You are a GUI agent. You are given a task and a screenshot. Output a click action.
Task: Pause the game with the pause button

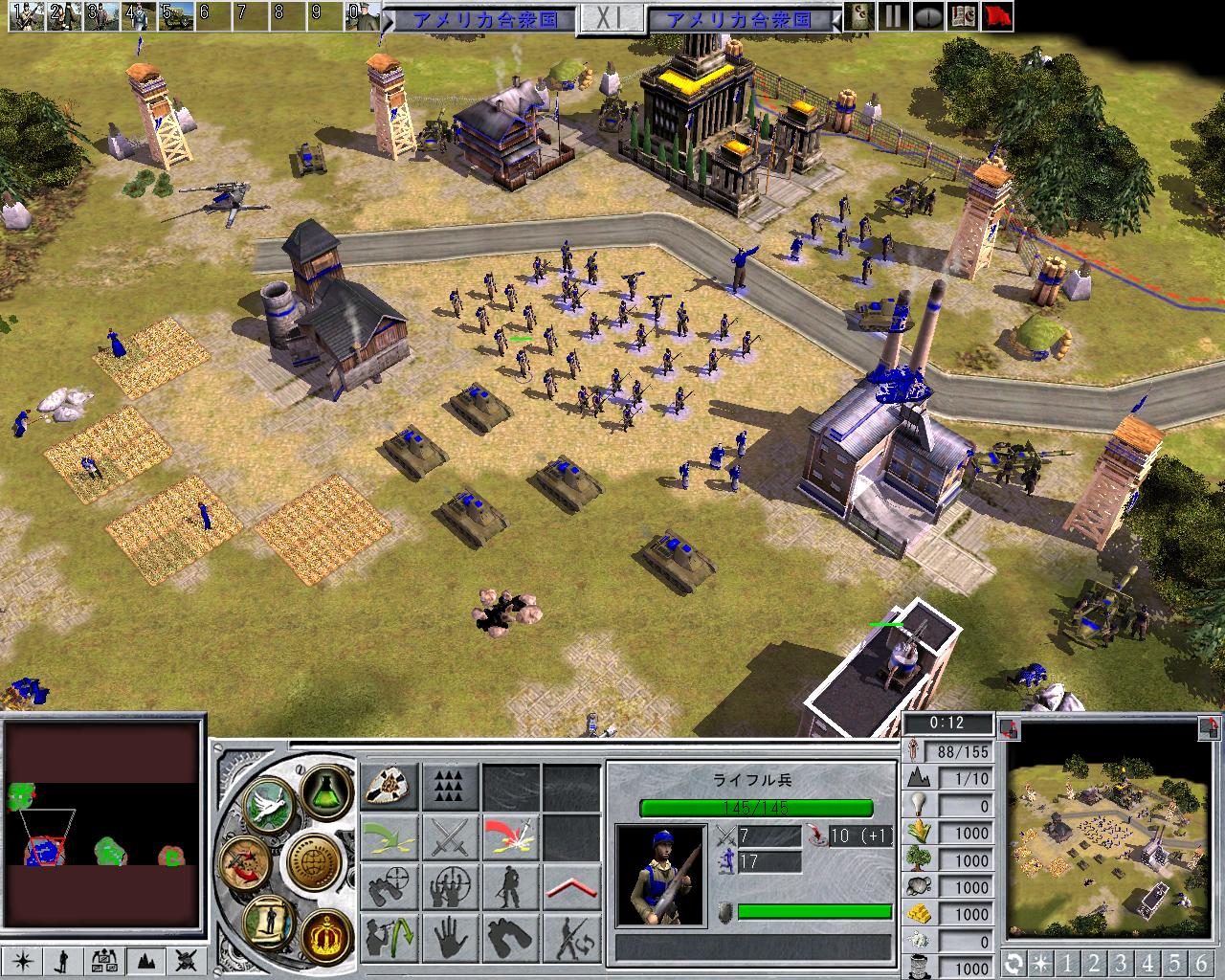tap(894, 16)
